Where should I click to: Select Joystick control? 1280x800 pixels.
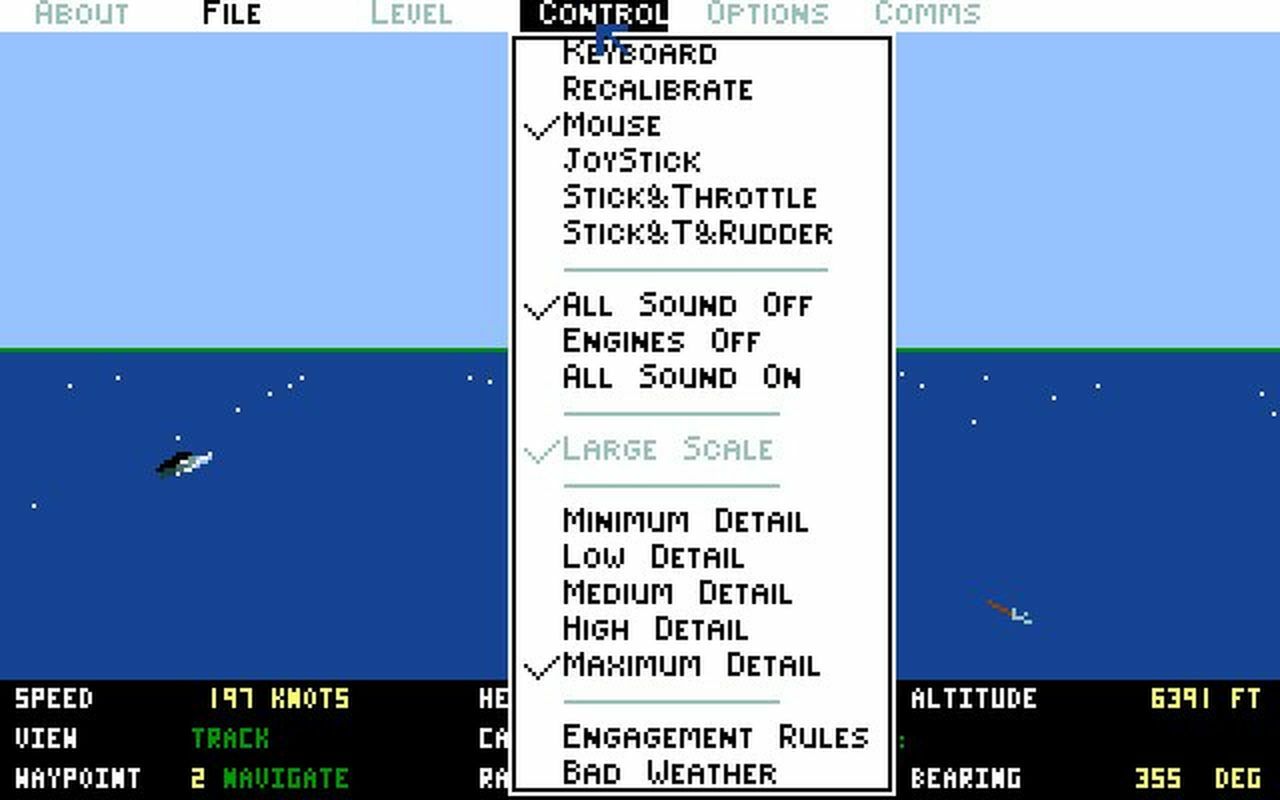click(x=631, y=160)
